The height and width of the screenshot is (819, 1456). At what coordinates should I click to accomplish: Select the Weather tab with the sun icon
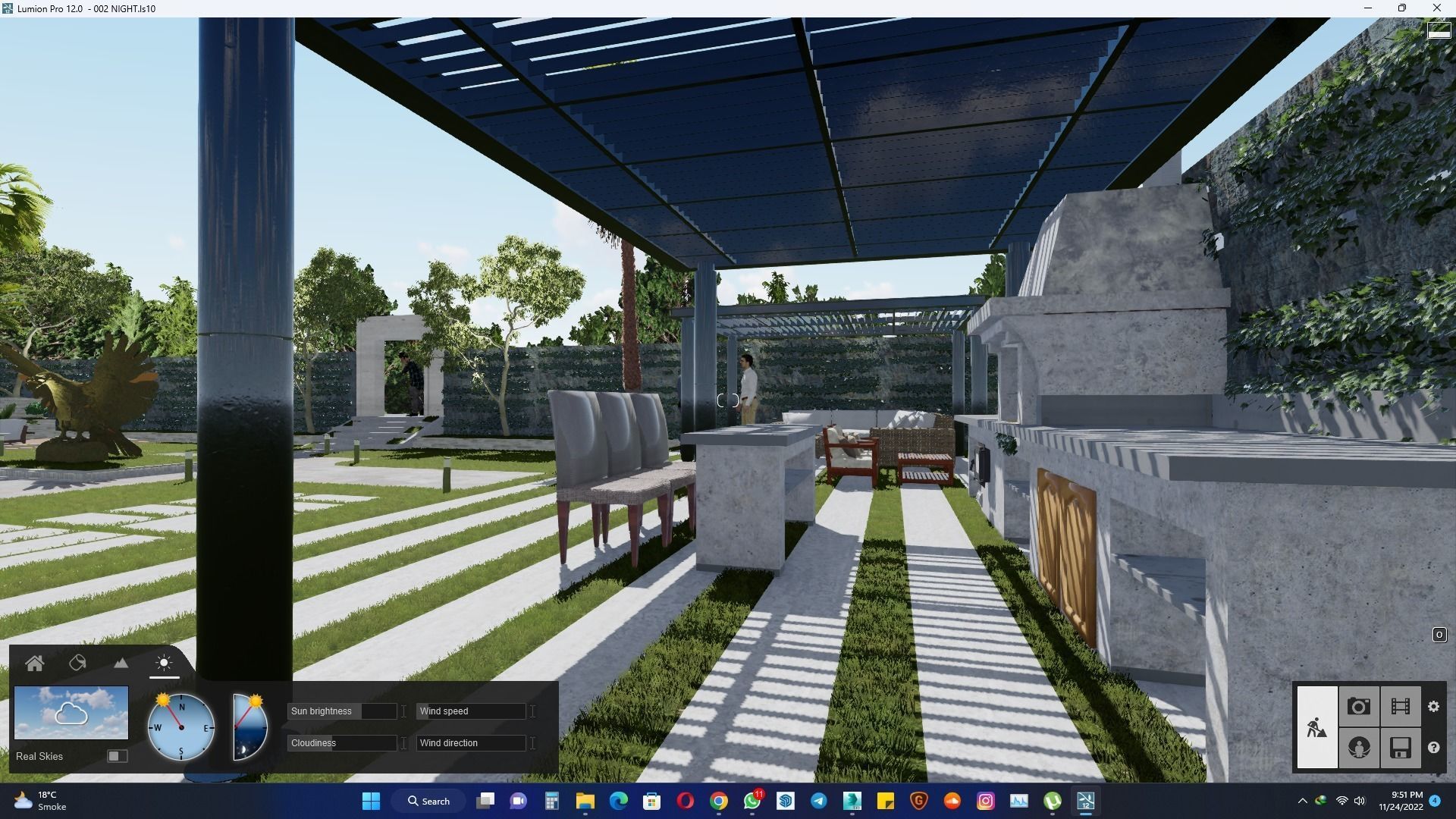(x=164, y=662)
